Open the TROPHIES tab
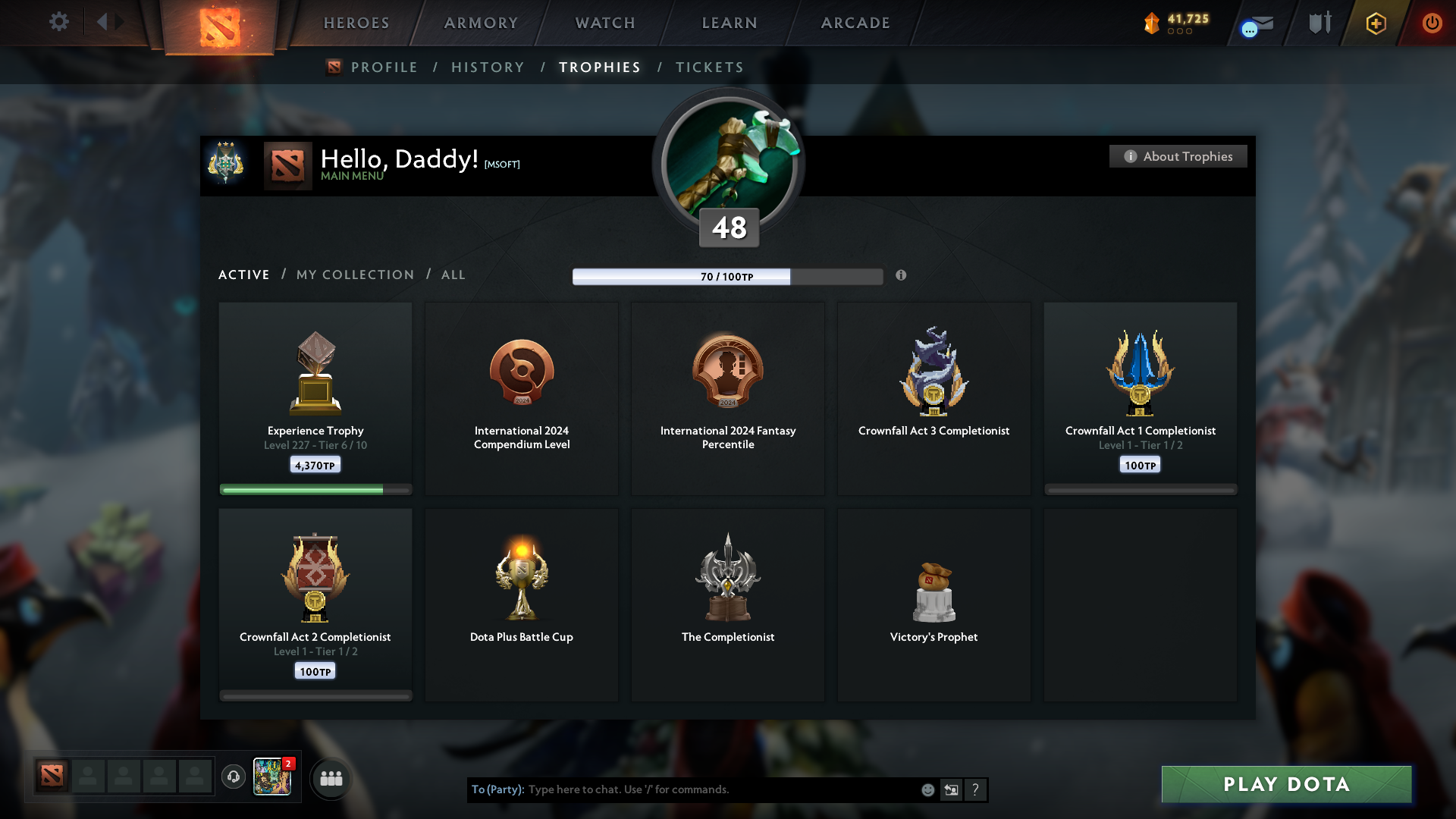 coord(599,67)
